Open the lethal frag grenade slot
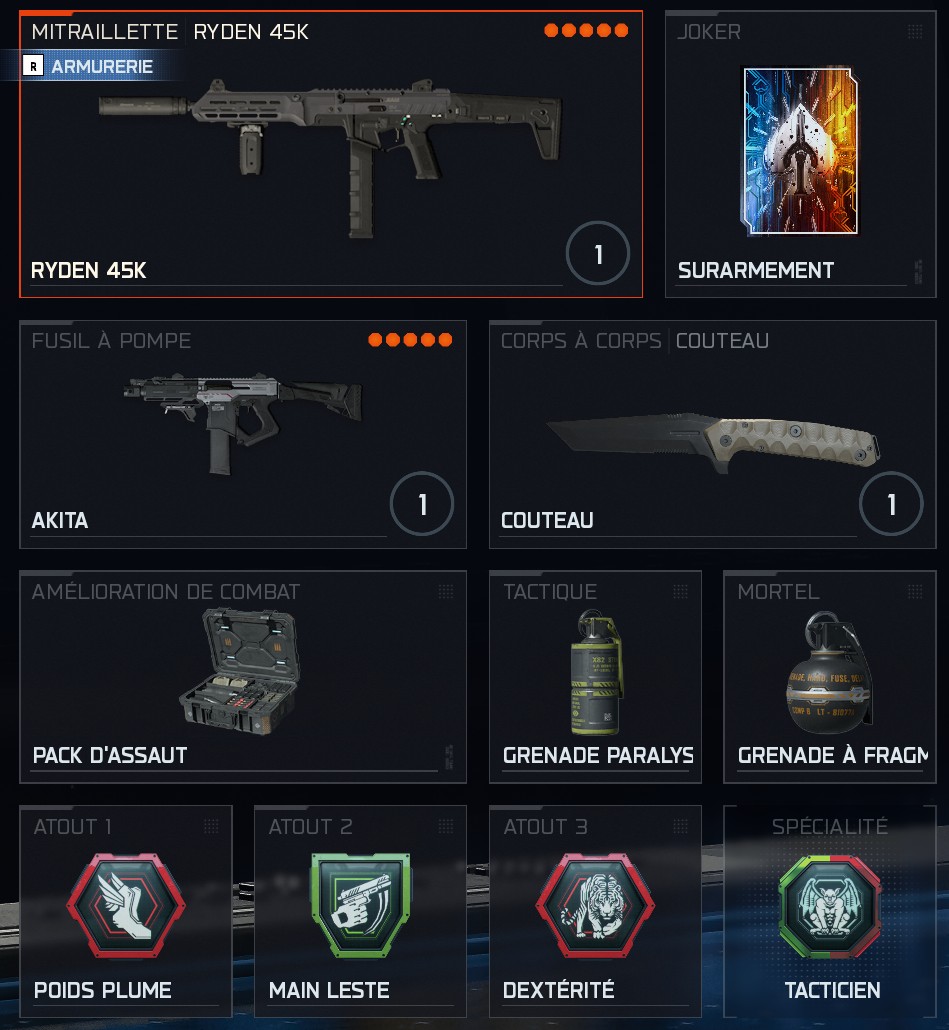949x1030 pixels. tap(829, 676)
